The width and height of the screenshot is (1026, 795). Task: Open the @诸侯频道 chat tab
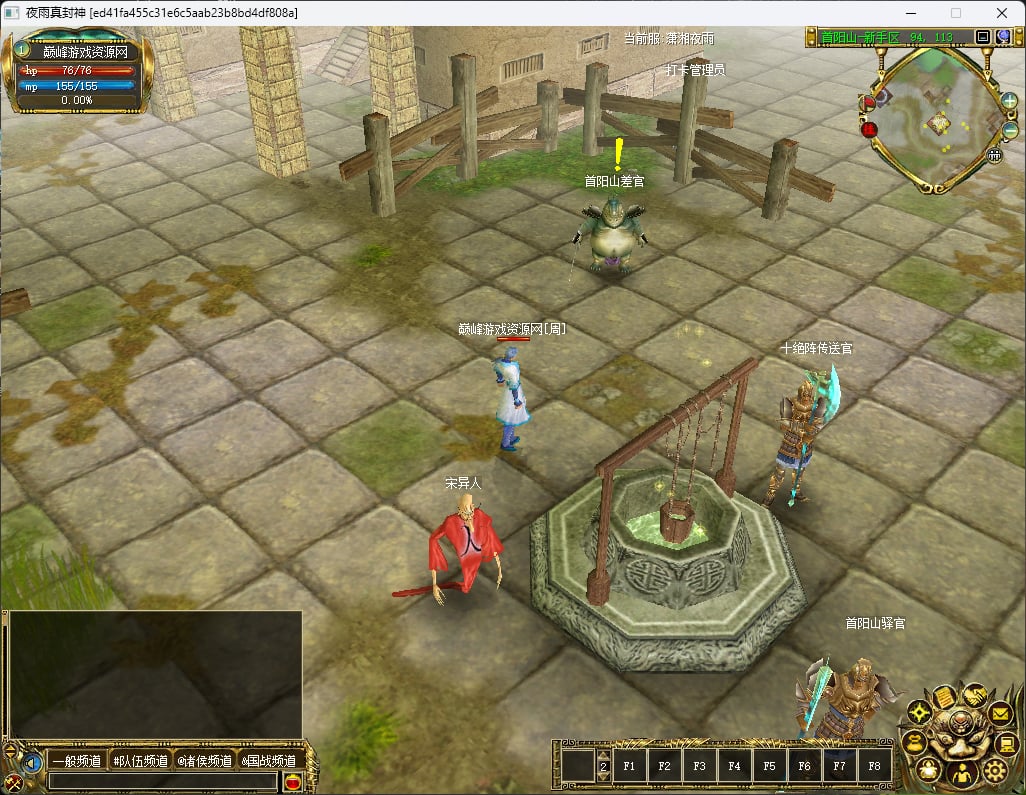point(204,761)
